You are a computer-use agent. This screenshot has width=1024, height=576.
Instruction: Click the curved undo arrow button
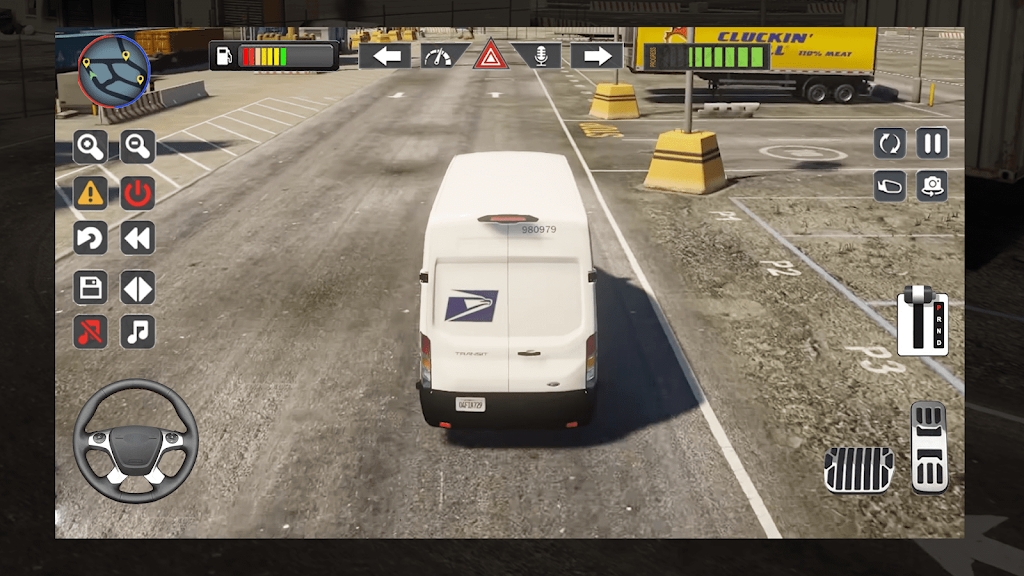click(x=90, y=238)
